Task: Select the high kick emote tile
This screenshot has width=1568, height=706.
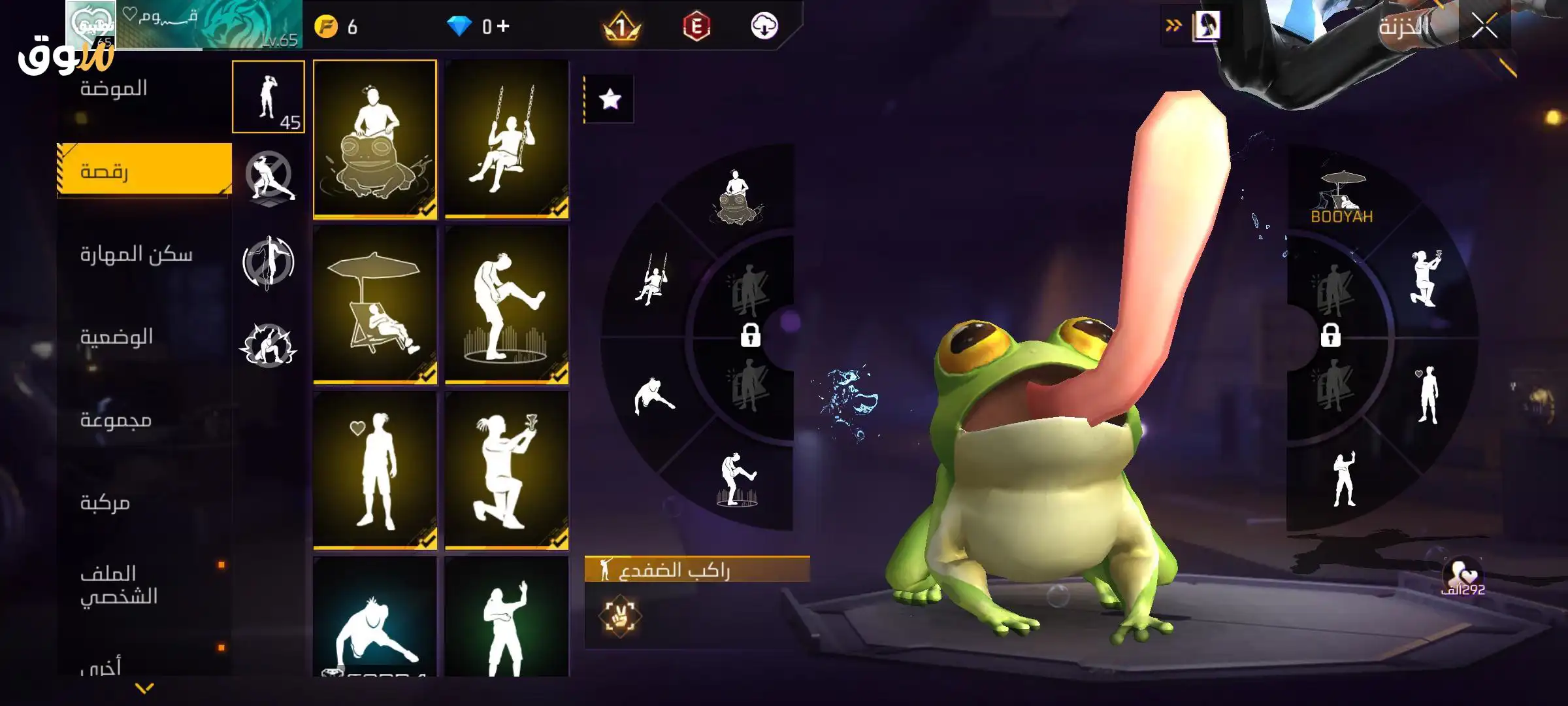Action: point(507,305)
